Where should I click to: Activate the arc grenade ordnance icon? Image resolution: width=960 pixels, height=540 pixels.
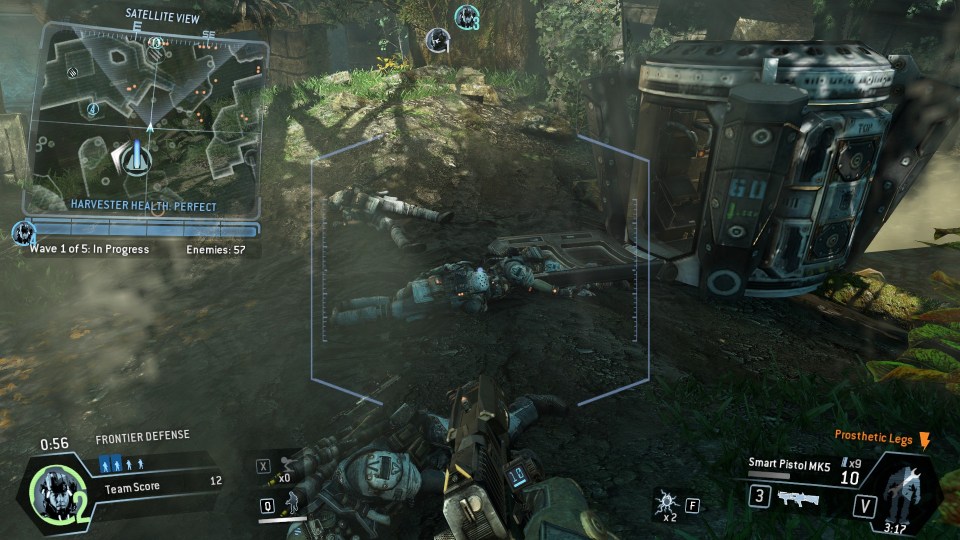click(665, 501)
